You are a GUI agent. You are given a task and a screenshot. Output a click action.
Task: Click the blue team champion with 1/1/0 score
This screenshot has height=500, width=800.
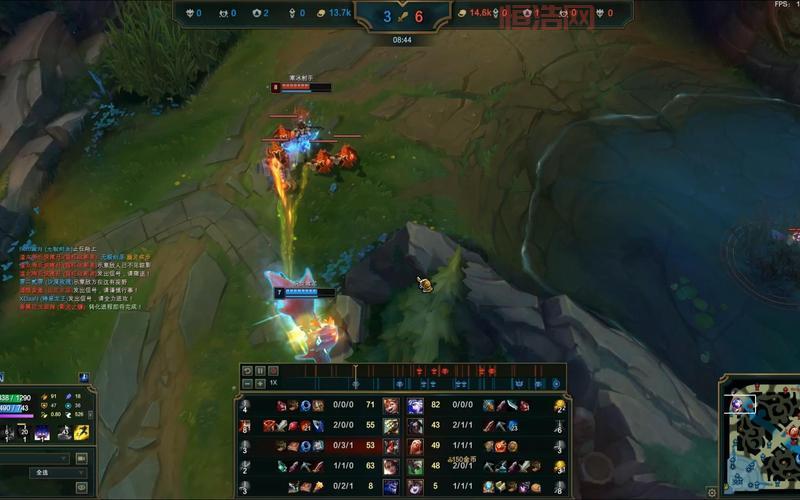pyautogui.click(x=391, y=466)
